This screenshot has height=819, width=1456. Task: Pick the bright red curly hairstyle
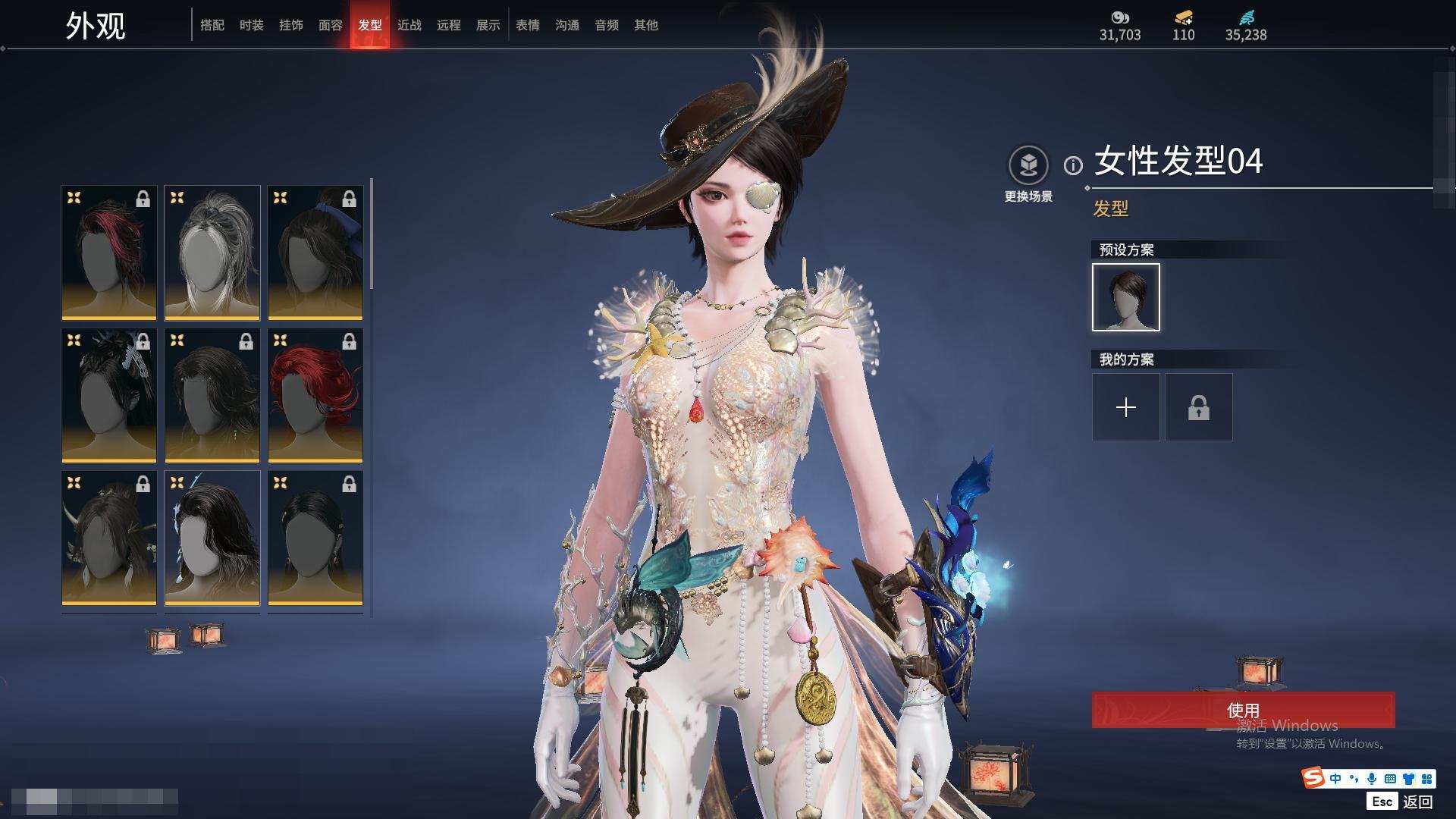click(315, 395)
